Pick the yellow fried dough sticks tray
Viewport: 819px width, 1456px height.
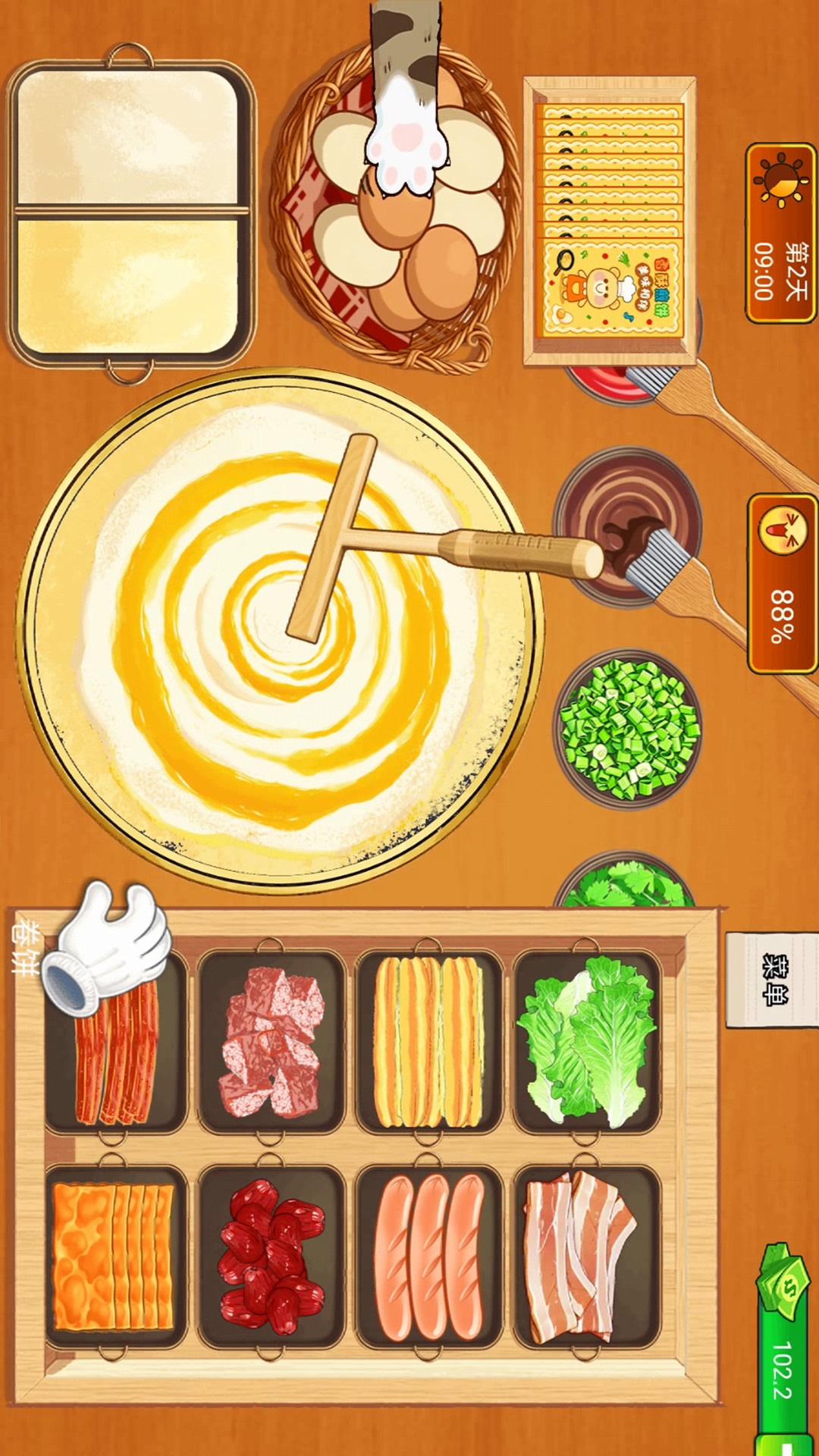[428, 1041]
